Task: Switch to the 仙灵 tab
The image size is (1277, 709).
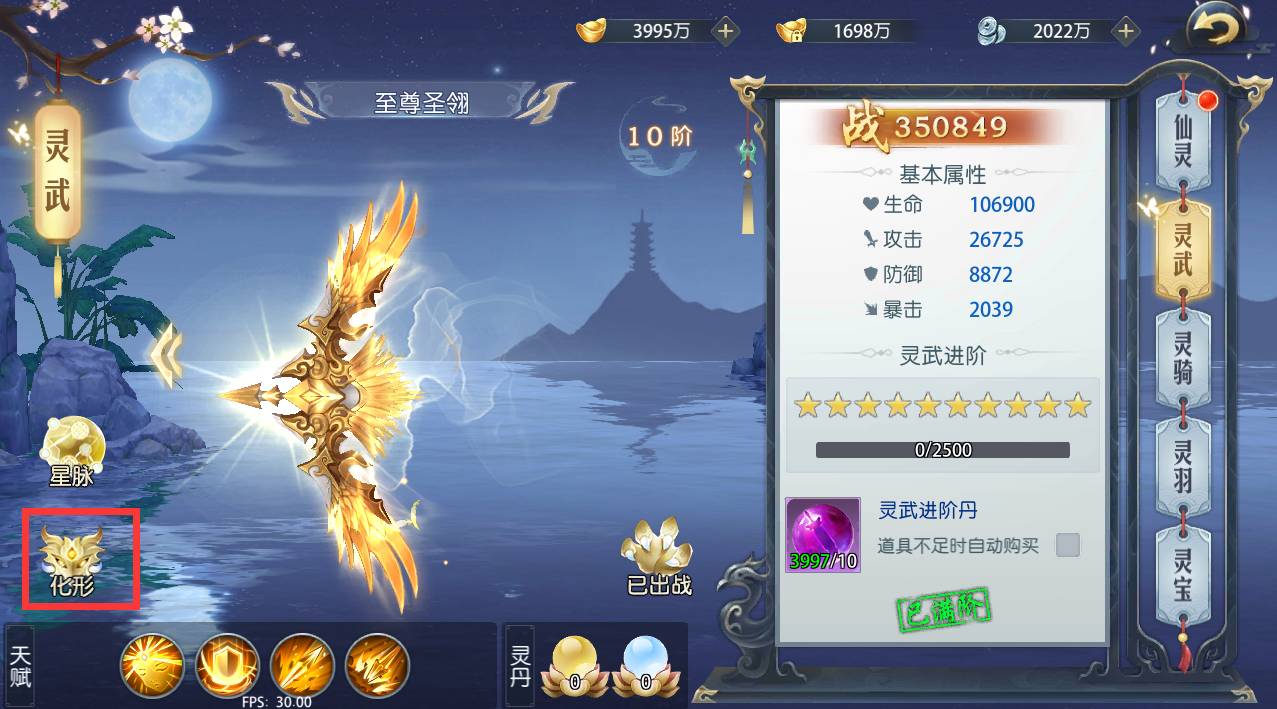Action: coord(1183,139)
